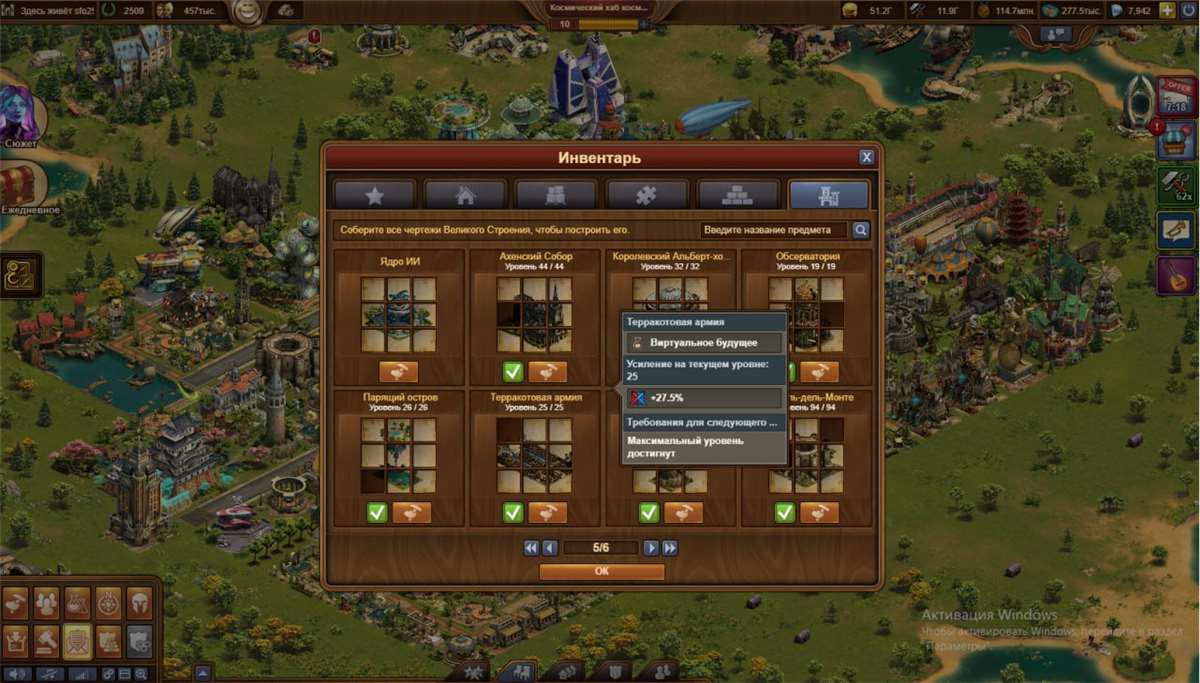The width and height of the screenshot is (1200, 683).
Task: Add diamonds with the plus button
Action: point(1167,10)
